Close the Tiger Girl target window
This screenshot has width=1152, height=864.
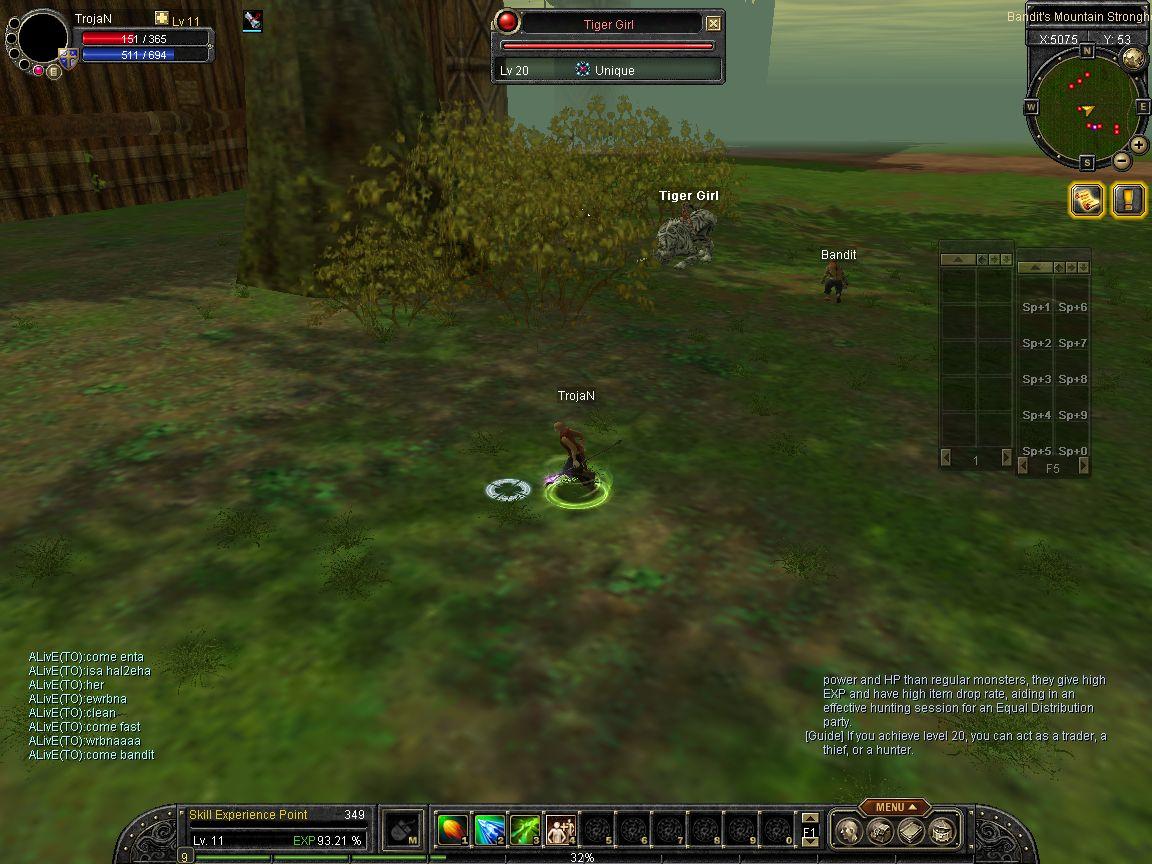click(713, 24)
